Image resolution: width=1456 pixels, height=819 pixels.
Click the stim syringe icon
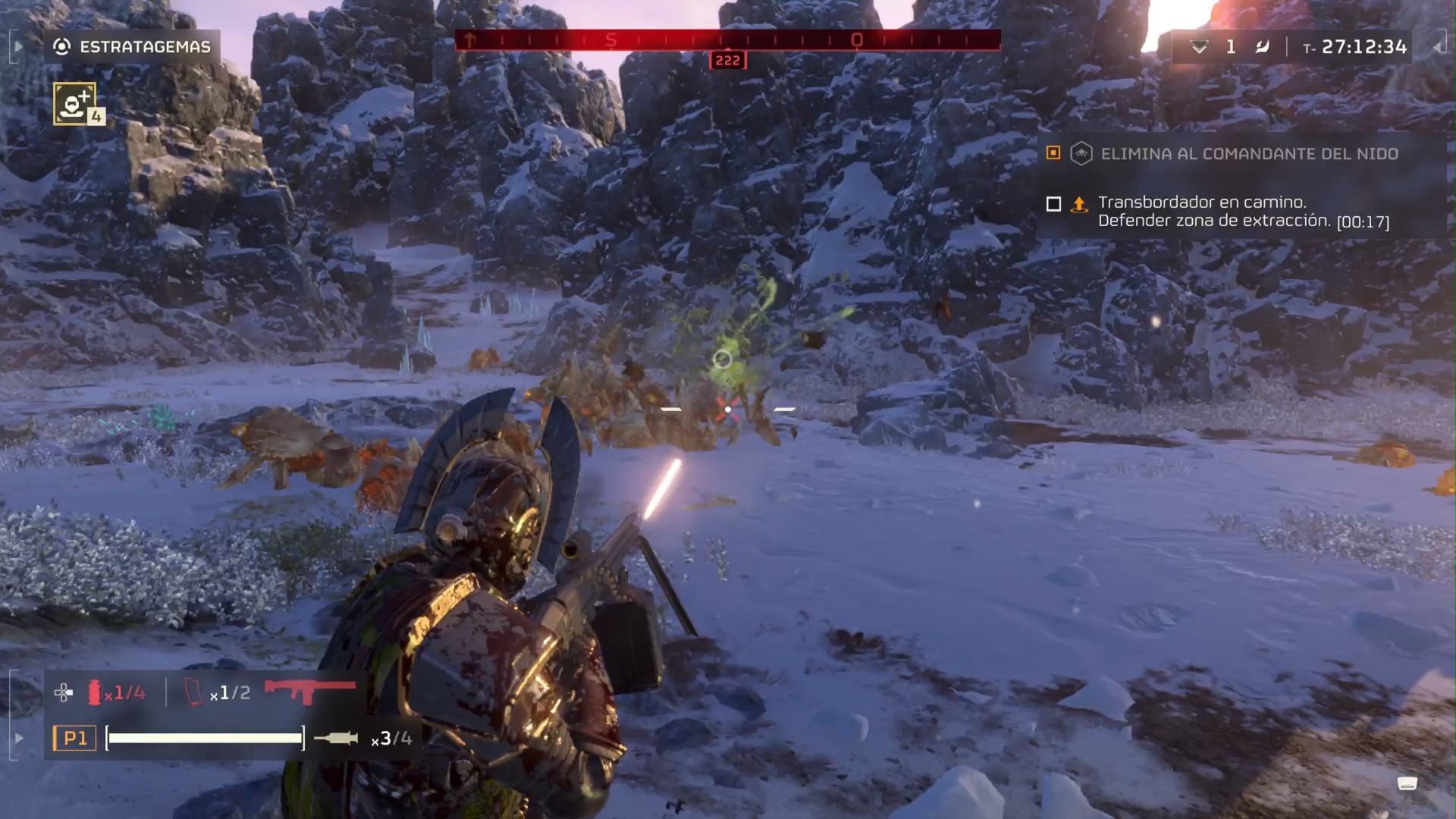click(335, 738)
